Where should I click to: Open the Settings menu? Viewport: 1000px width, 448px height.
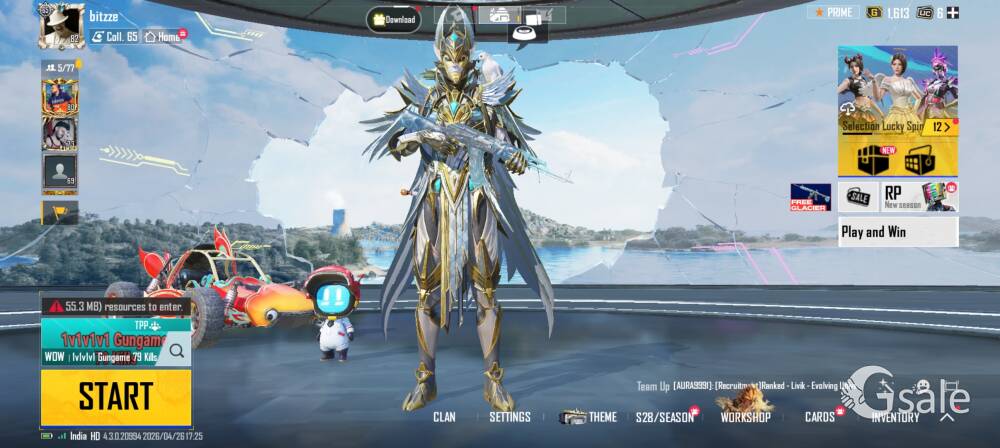point(510,417)
